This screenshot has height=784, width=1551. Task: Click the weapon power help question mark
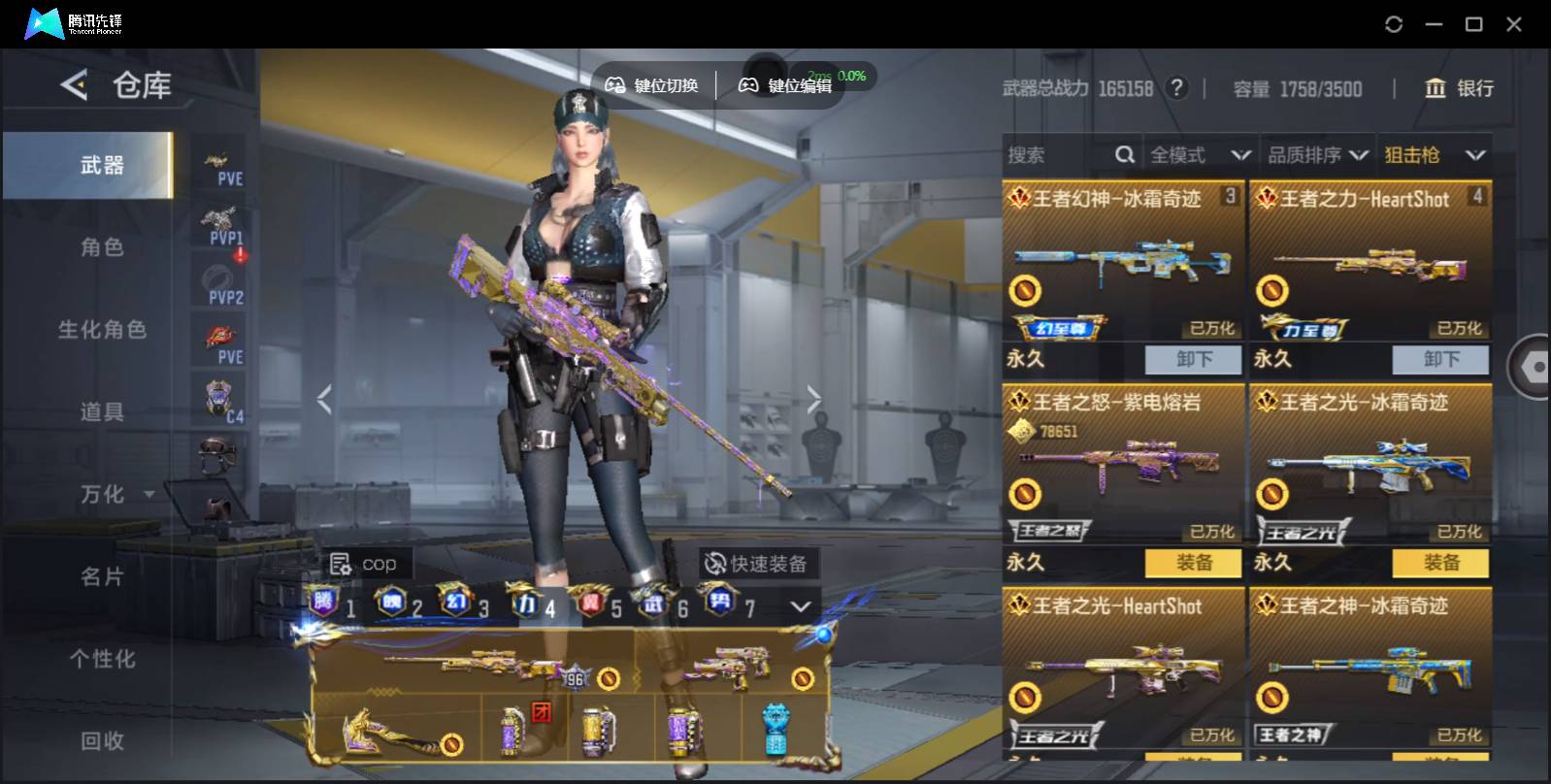tap(1176, 88)
